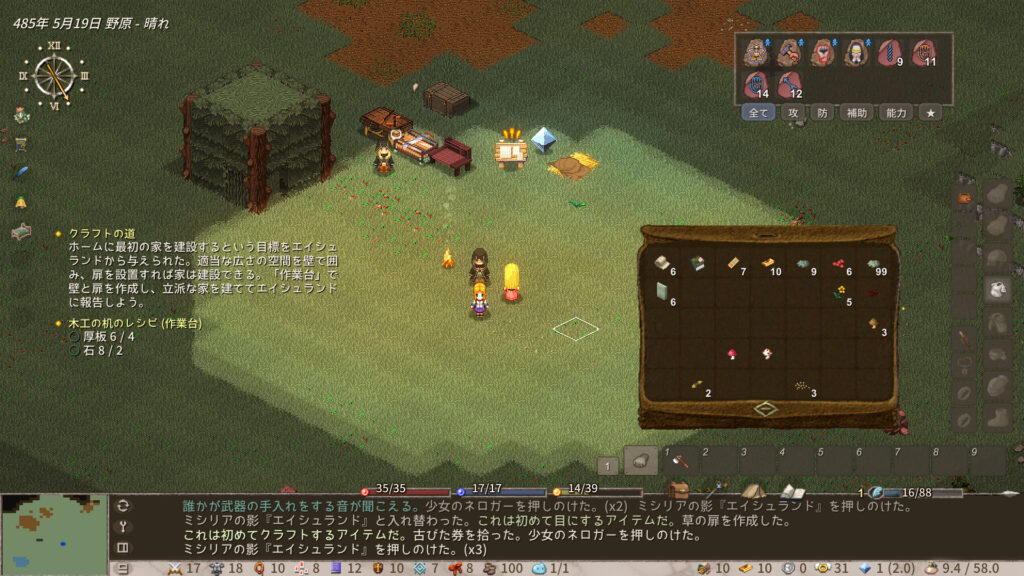Switch to the 防 ability tab
This screenshot has height=576, width=1024.
click(822, 113)
